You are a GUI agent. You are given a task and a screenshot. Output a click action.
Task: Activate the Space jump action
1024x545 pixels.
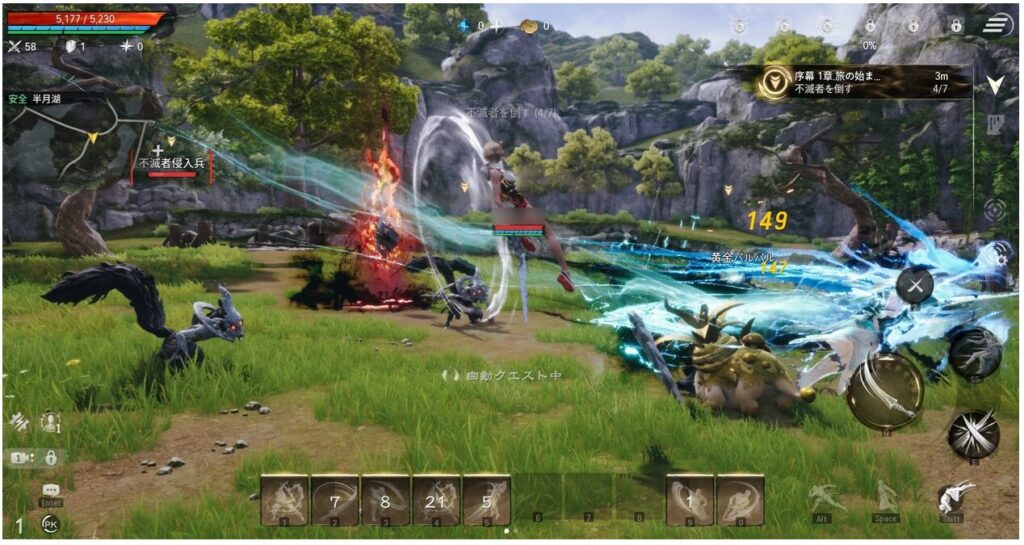coord(886,497)
